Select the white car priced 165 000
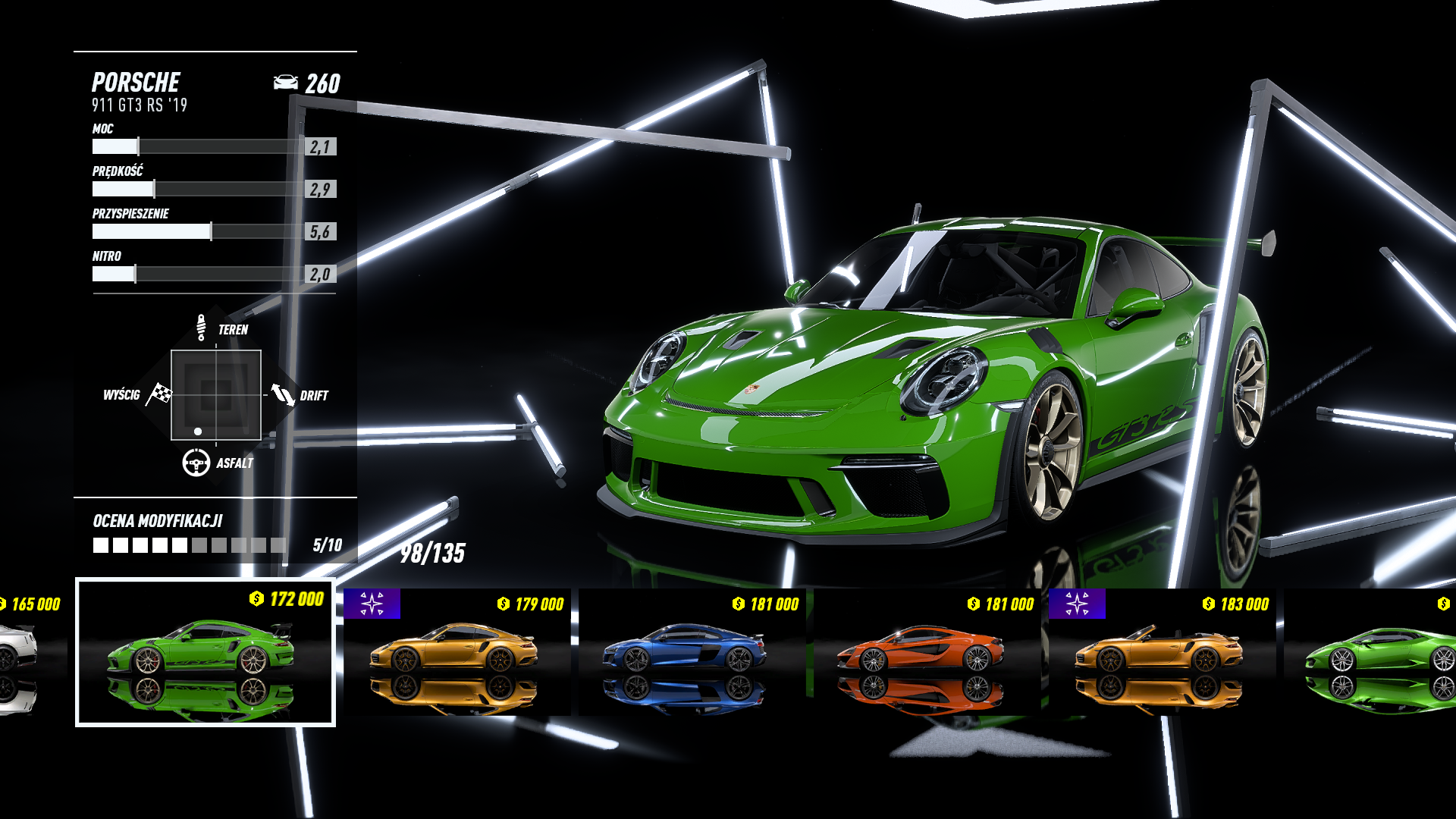The image size is (1456, 819). tap(23, 652)
